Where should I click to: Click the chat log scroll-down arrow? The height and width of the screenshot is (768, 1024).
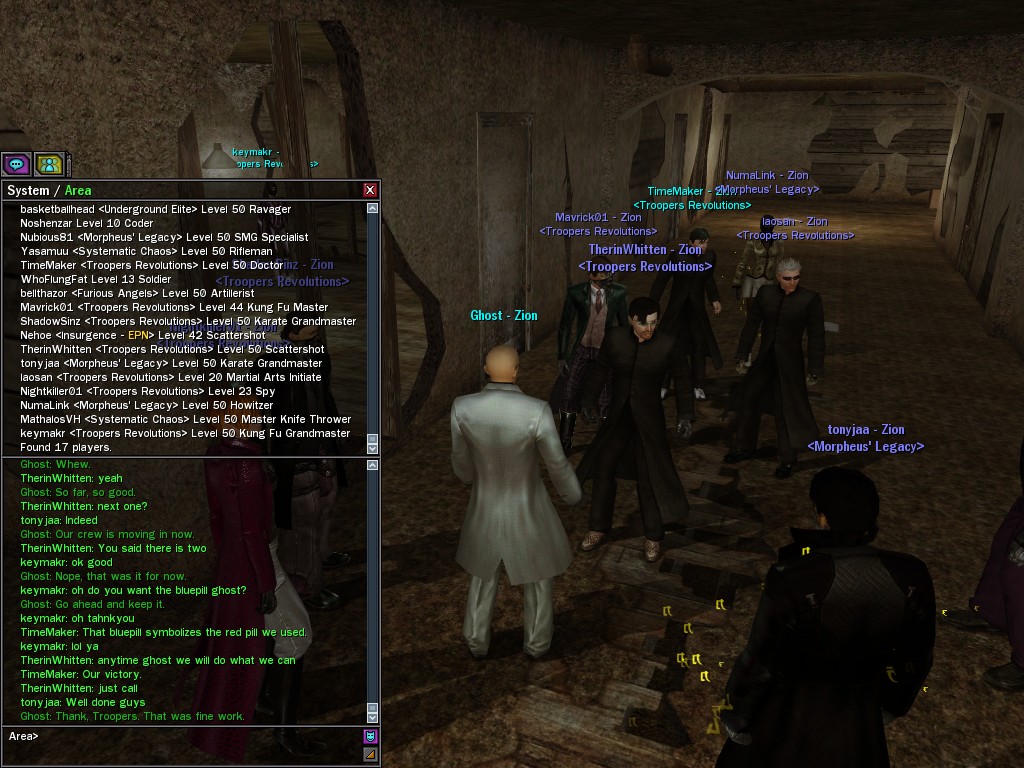(373, 716)
